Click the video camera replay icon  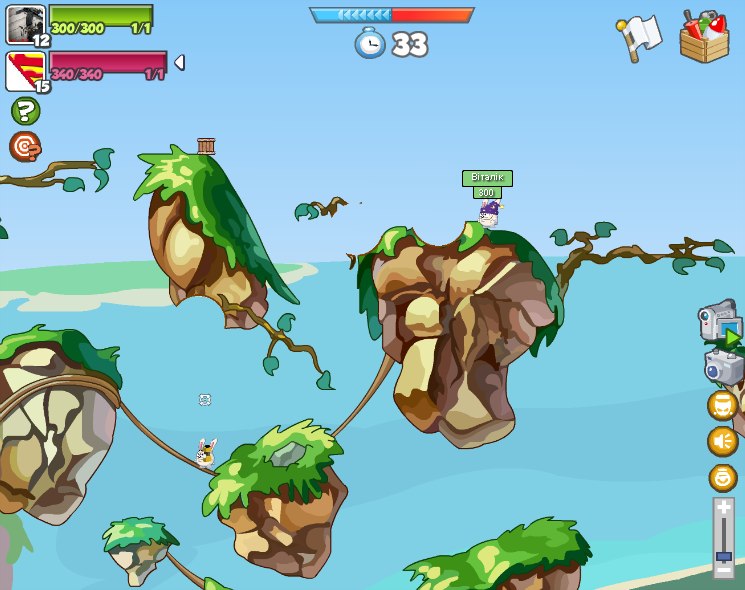pyautogui.click(x=718, y=322)
